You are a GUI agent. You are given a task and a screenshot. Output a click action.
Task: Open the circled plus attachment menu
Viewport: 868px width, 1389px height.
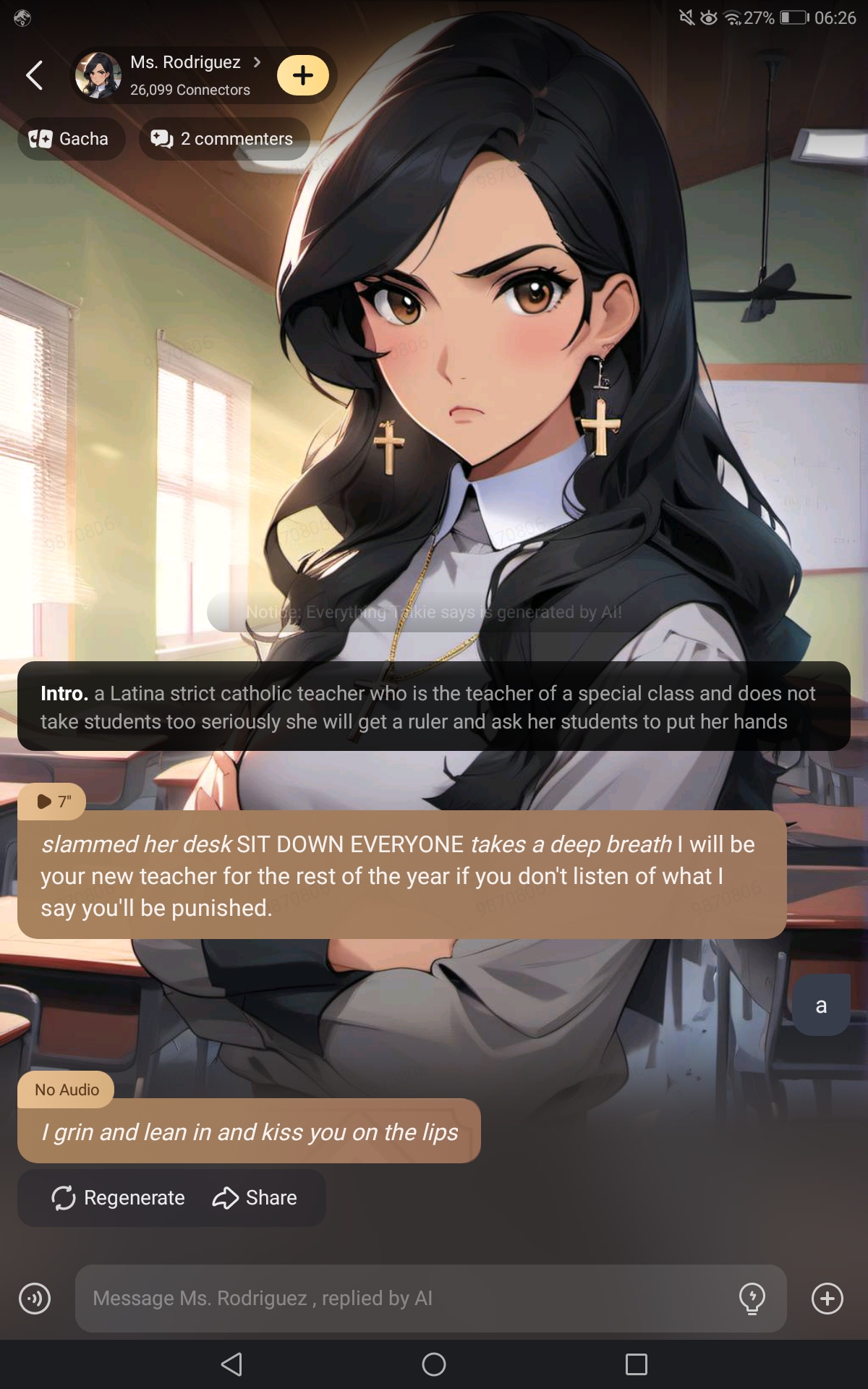pos(827,1299)
